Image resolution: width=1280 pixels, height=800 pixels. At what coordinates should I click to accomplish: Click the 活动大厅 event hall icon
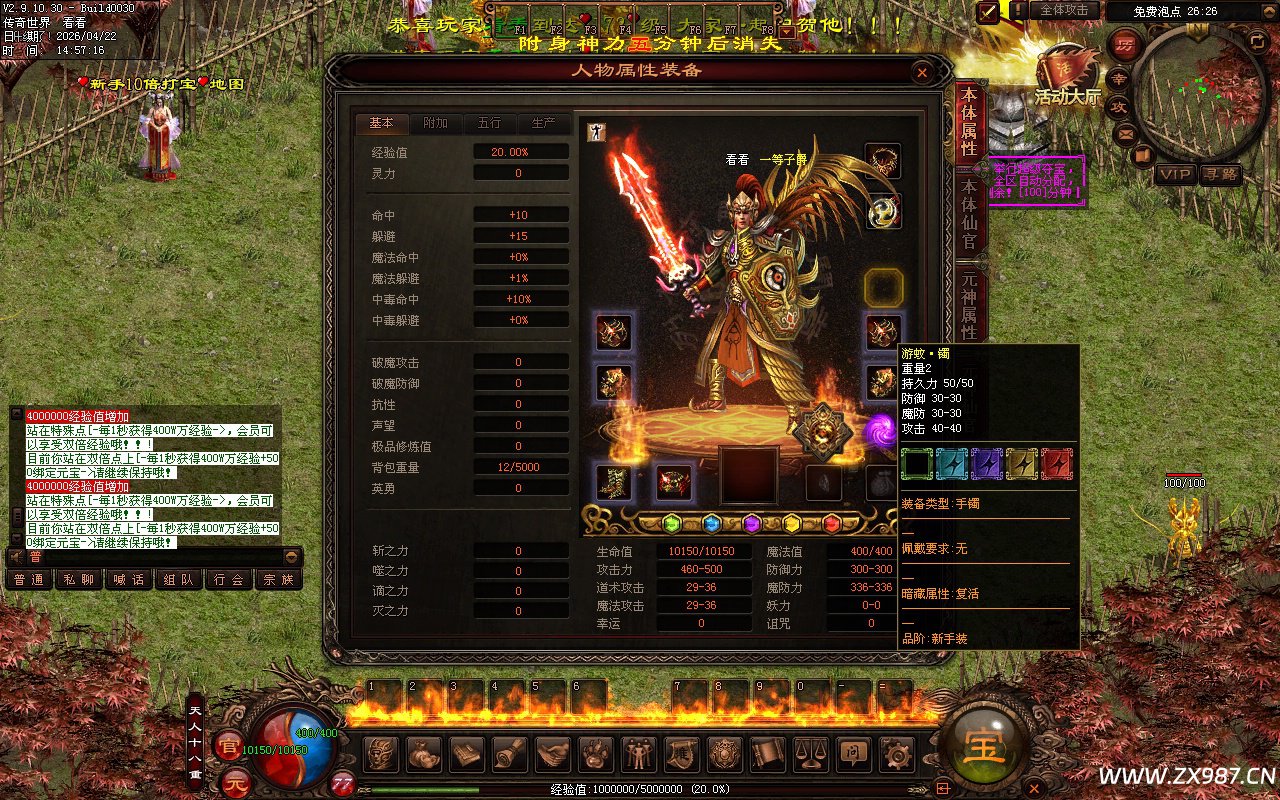pos(1066,75)
